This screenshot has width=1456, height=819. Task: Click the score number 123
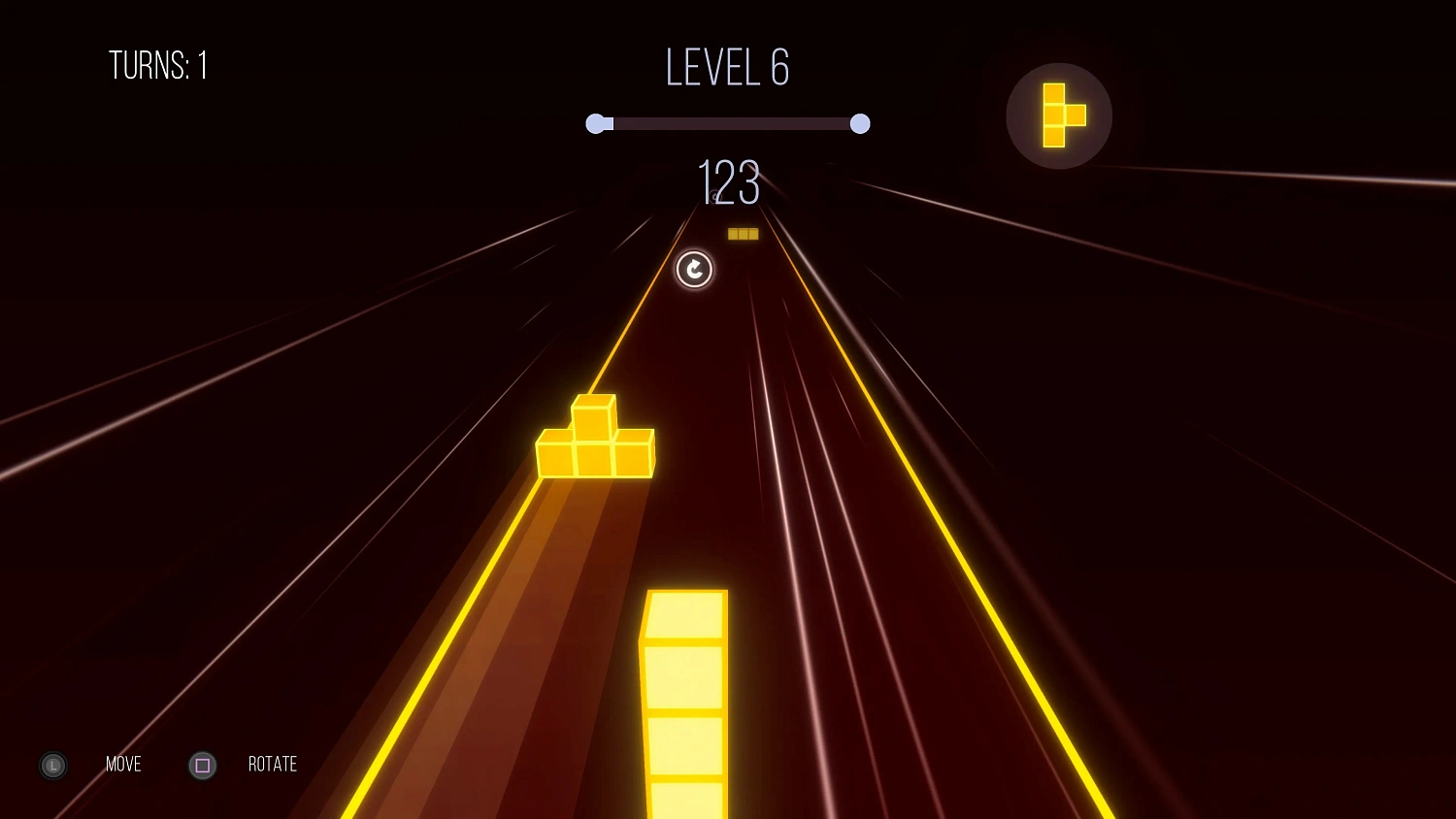[728, 184]
